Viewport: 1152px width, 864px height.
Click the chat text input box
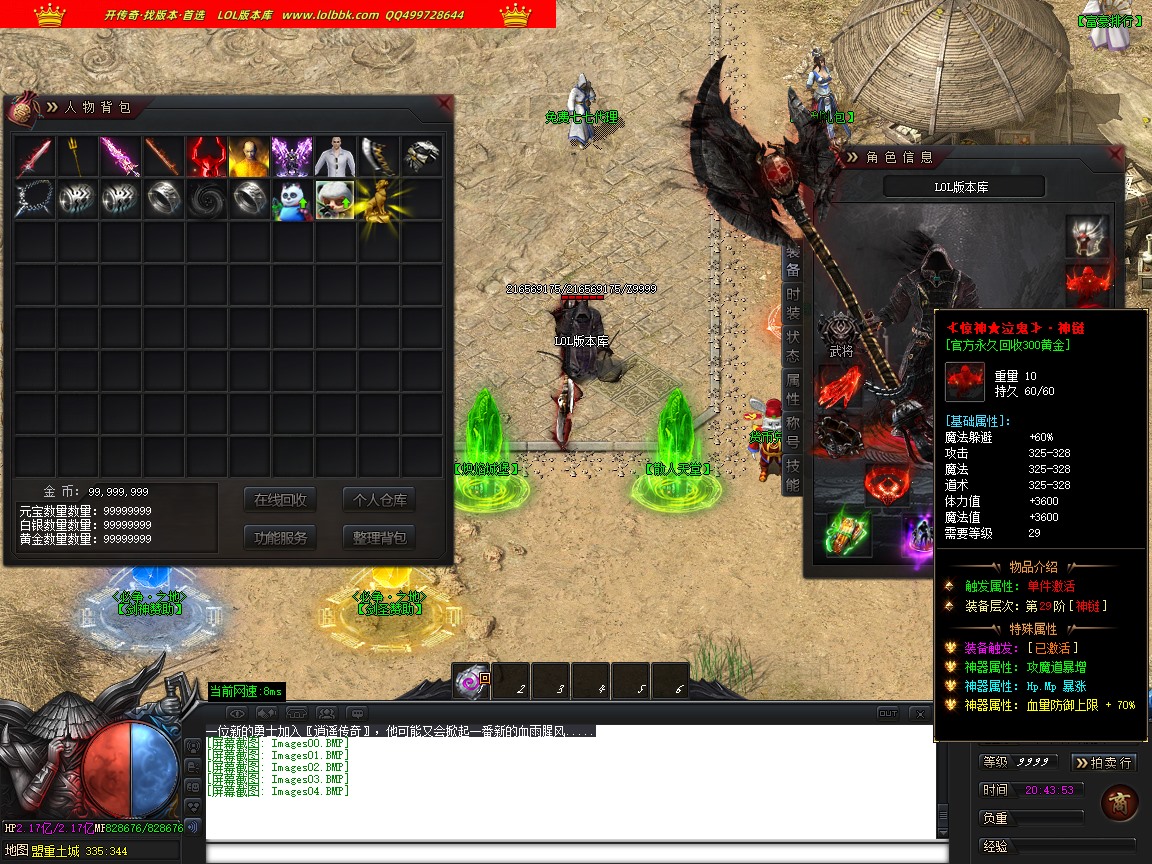point(570,853)
